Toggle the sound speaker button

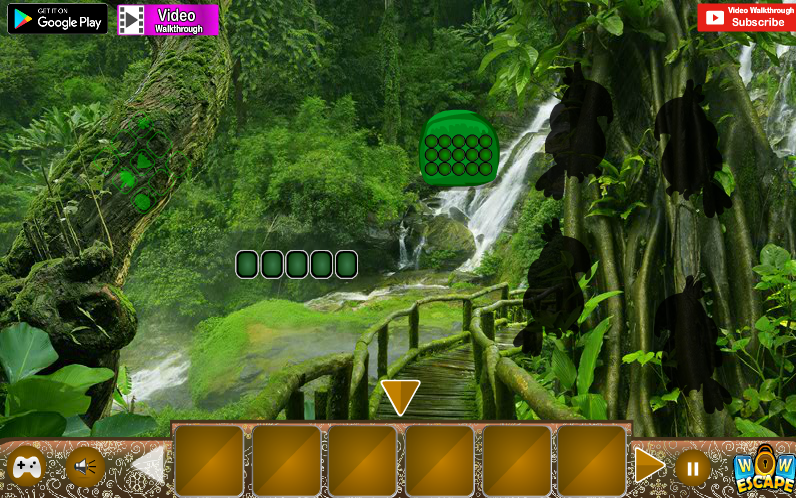pos(86,466)
